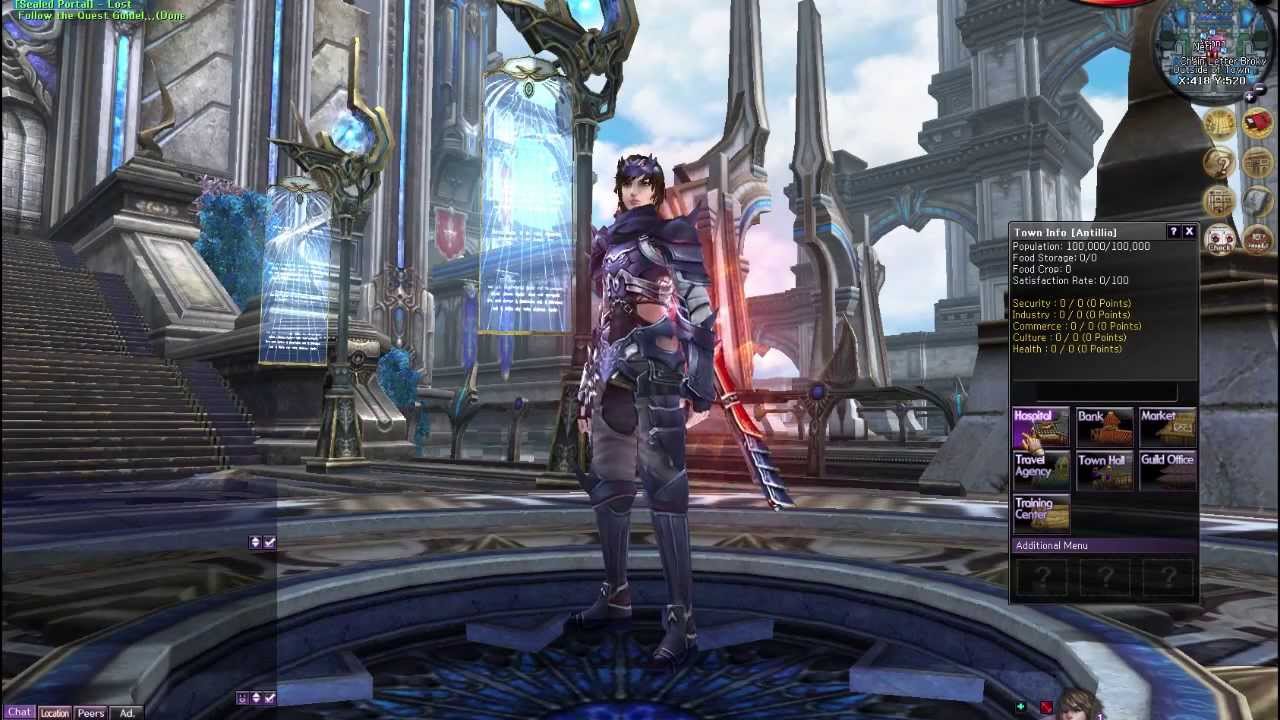The height and width of the screenshot is (720, 1280).
Task: Click the robot face Check icon
Action: [x=1219, y=239]
